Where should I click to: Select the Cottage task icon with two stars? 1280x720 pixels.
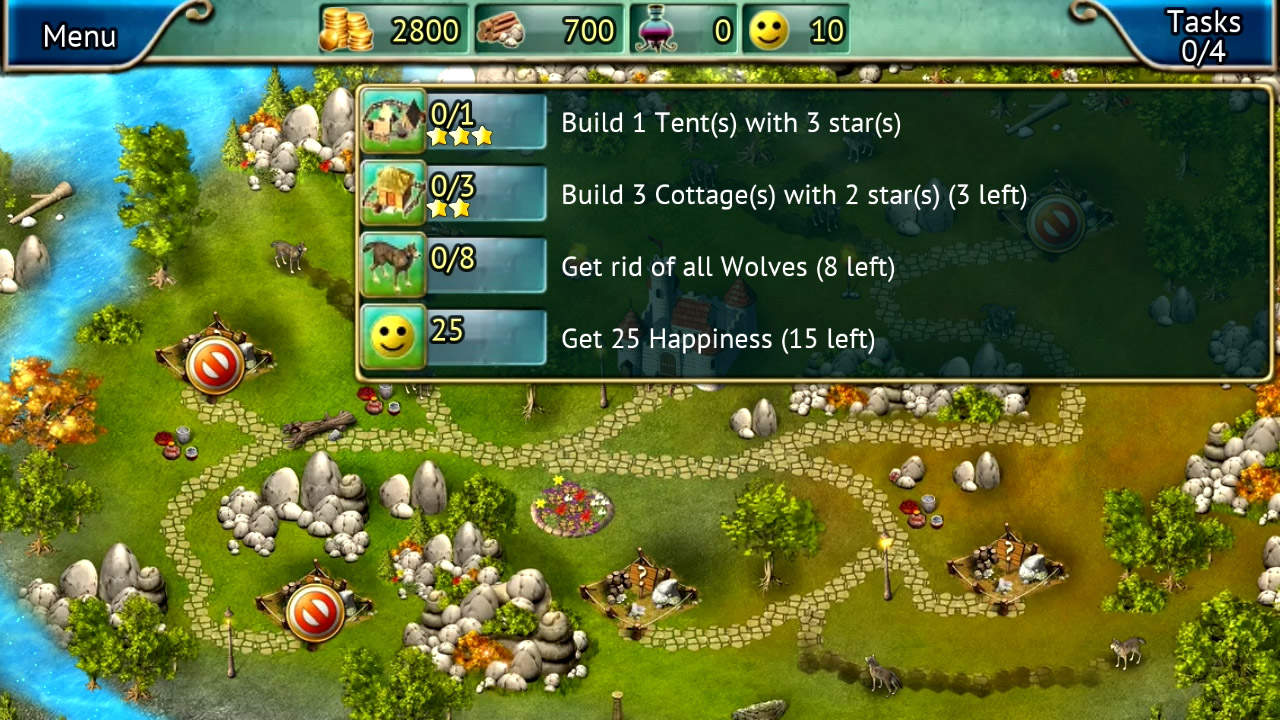pos(392,194)
